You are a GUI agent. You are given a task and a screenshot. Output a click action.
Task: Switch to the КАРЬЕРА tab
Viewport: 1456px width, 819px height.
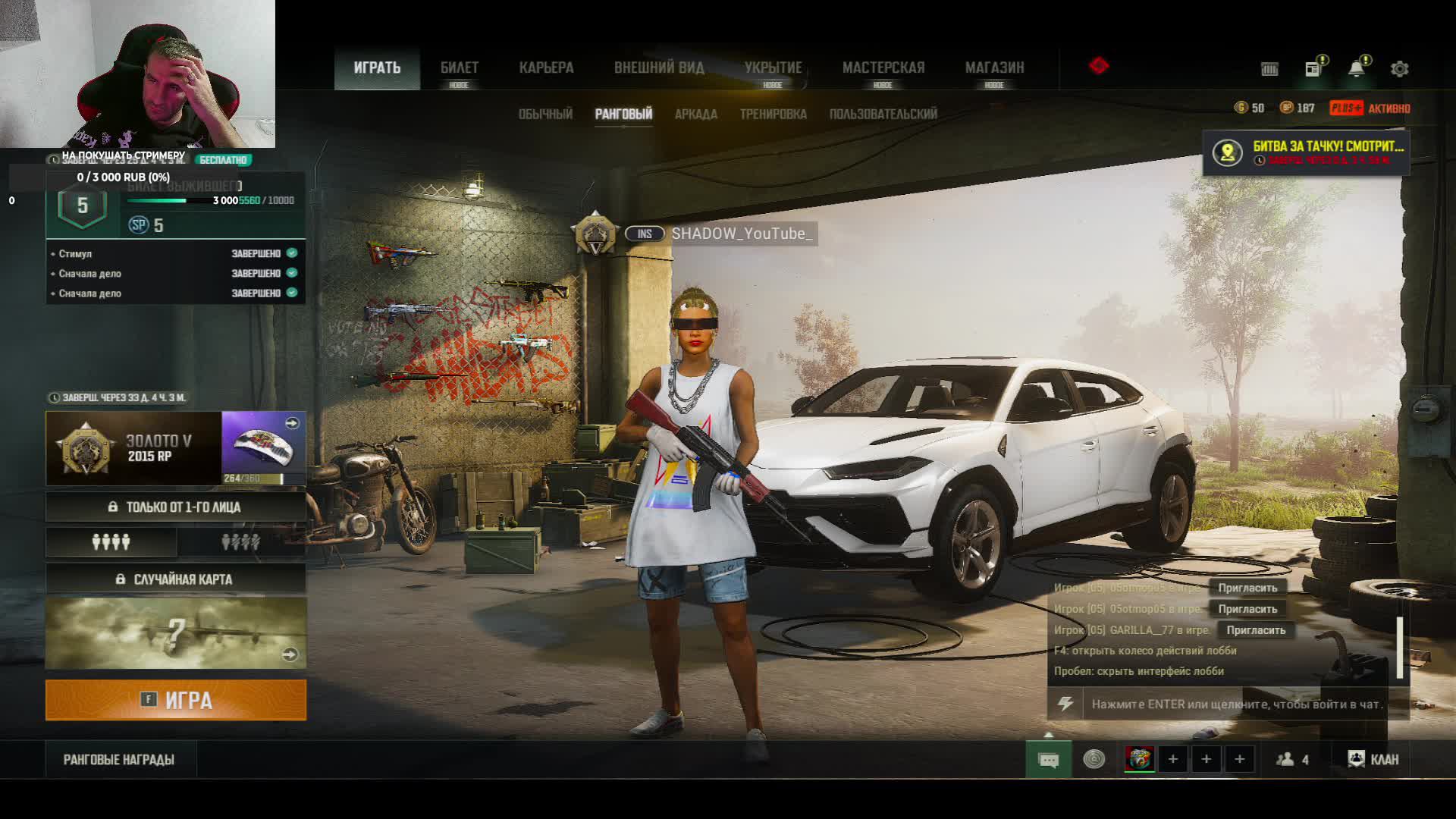(546, 68)
